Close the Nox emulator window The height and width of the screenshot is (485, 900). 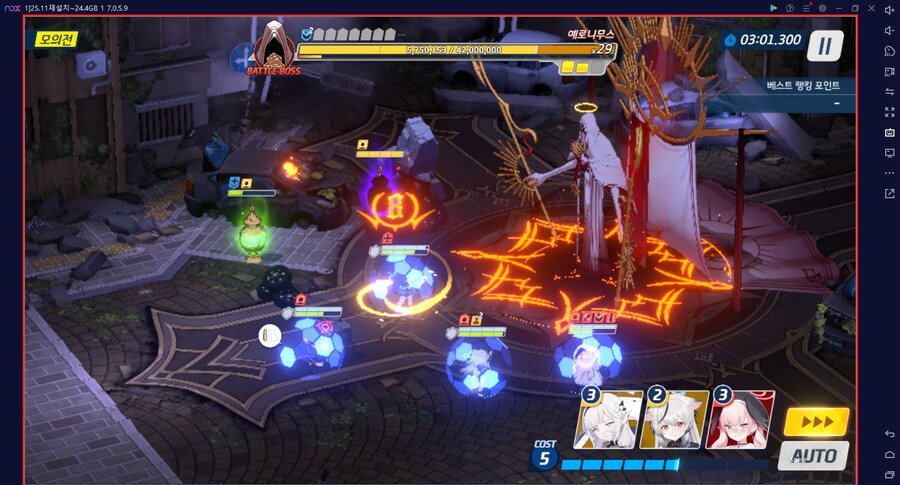coord(871,8)
